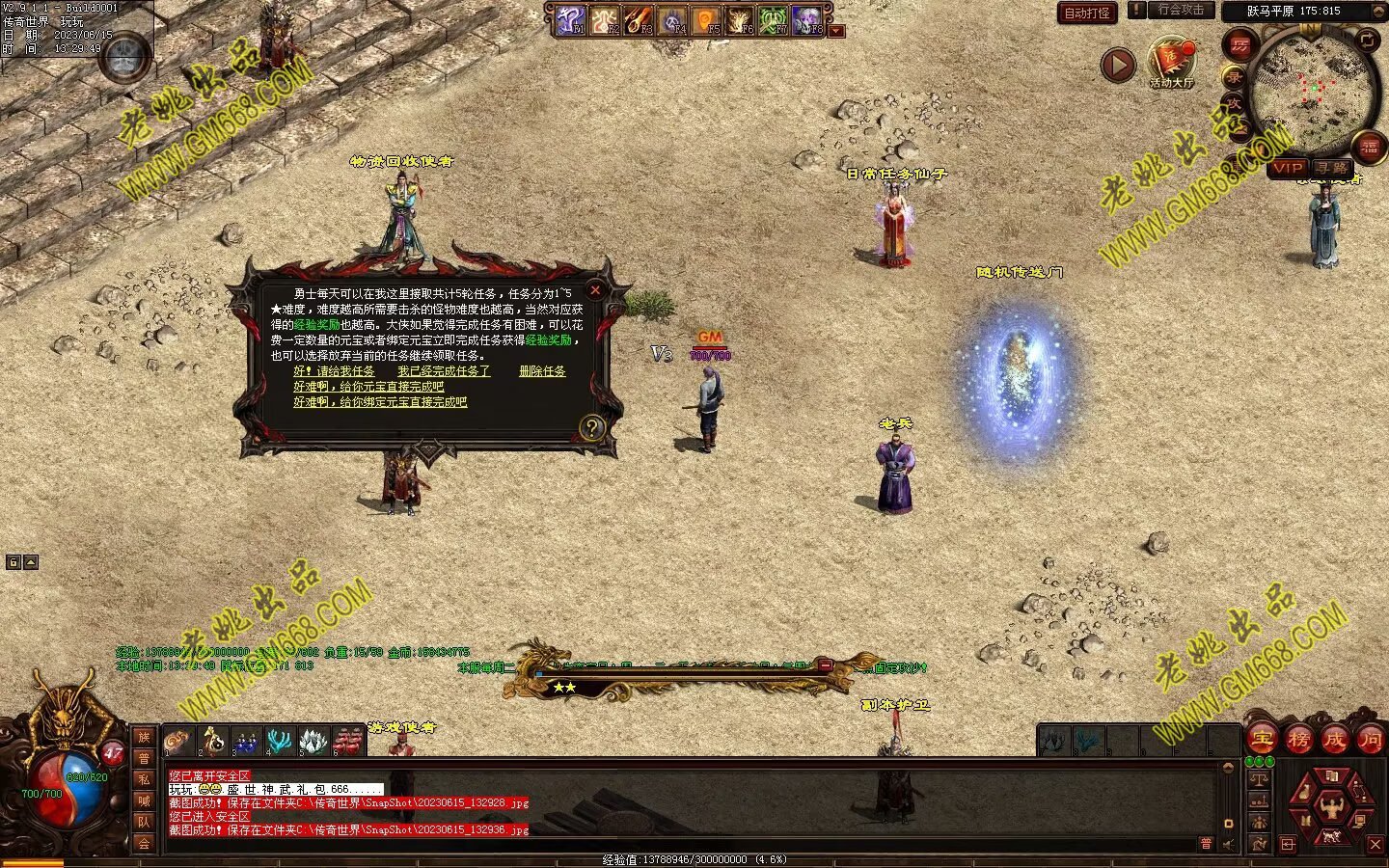Click the round play arrow button
Screen dimensions: 1389x868
tap(1118, 66)
